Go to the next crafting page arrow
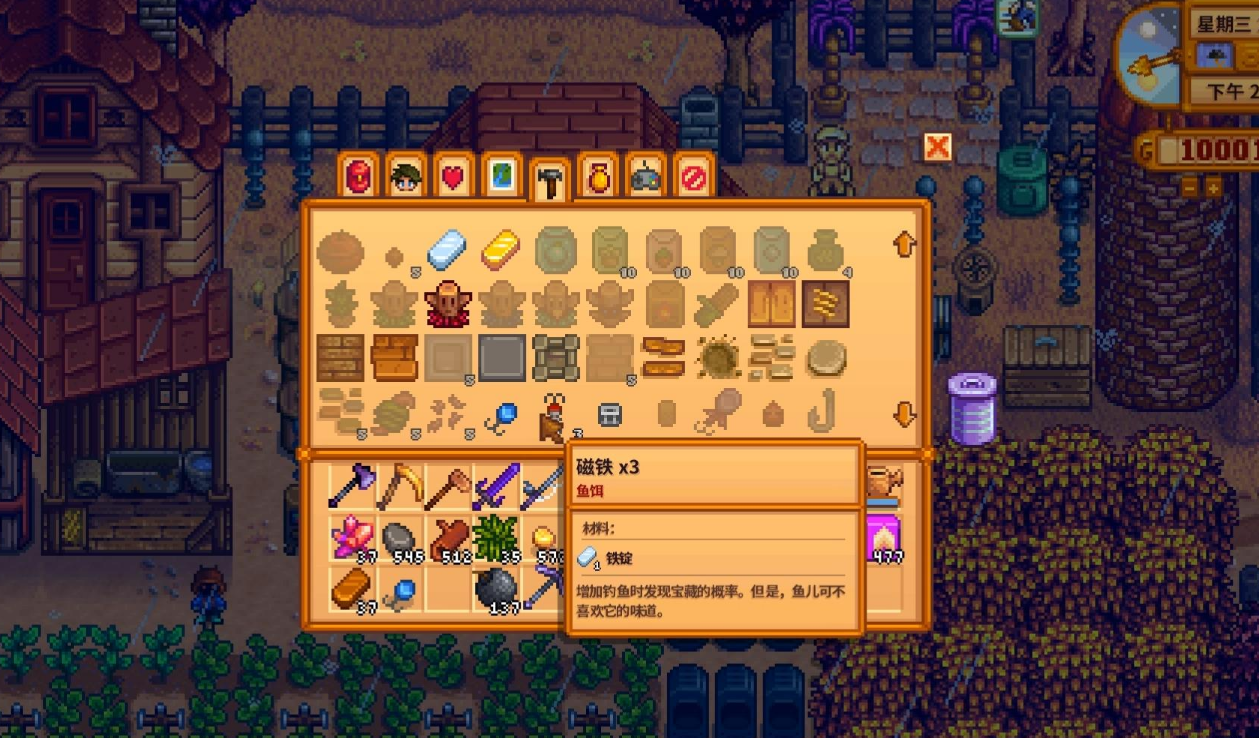1259x738 pixels. (x=905, y=415)
